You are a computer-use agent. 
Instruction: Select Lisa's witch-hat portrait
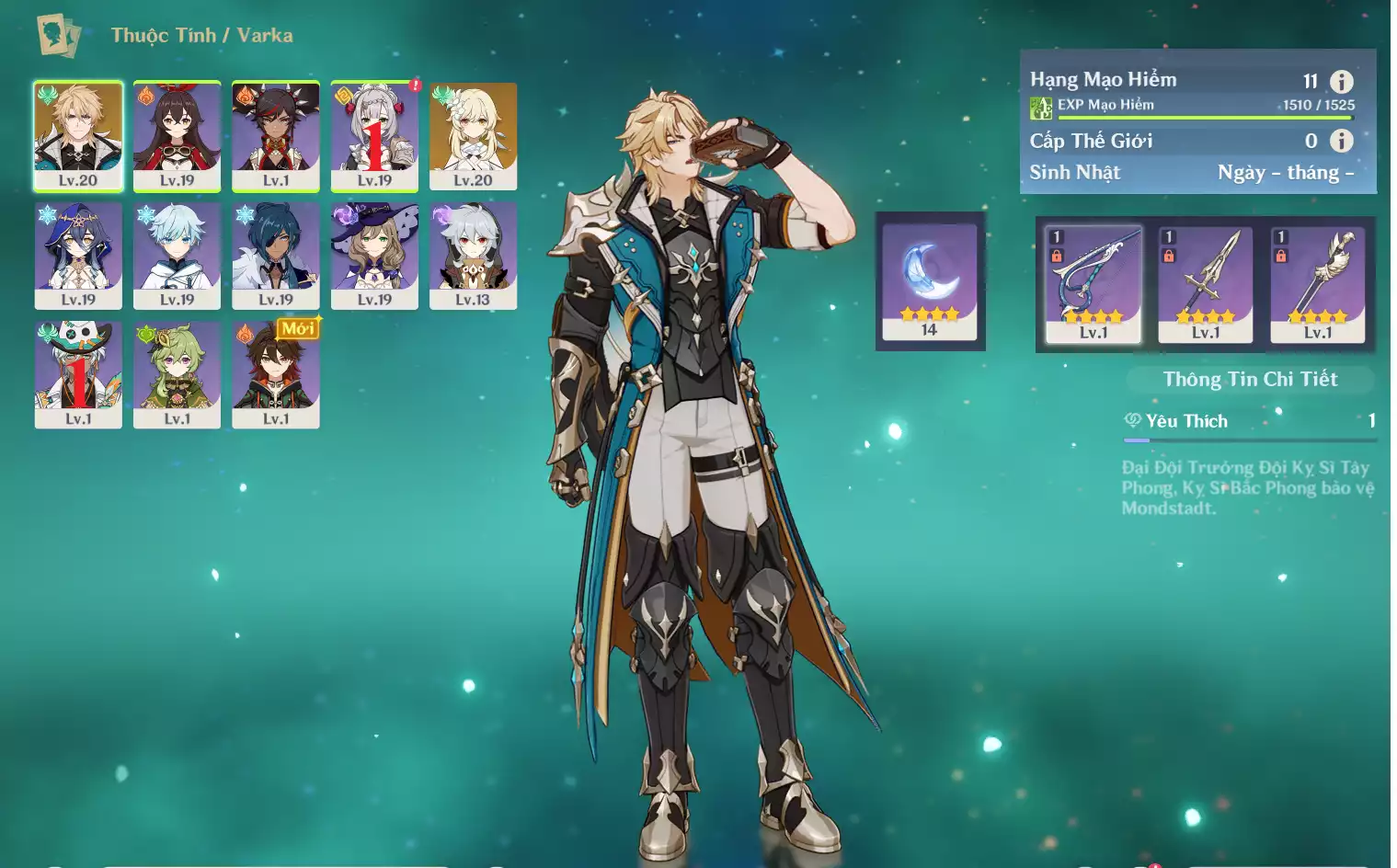(374, 255)
